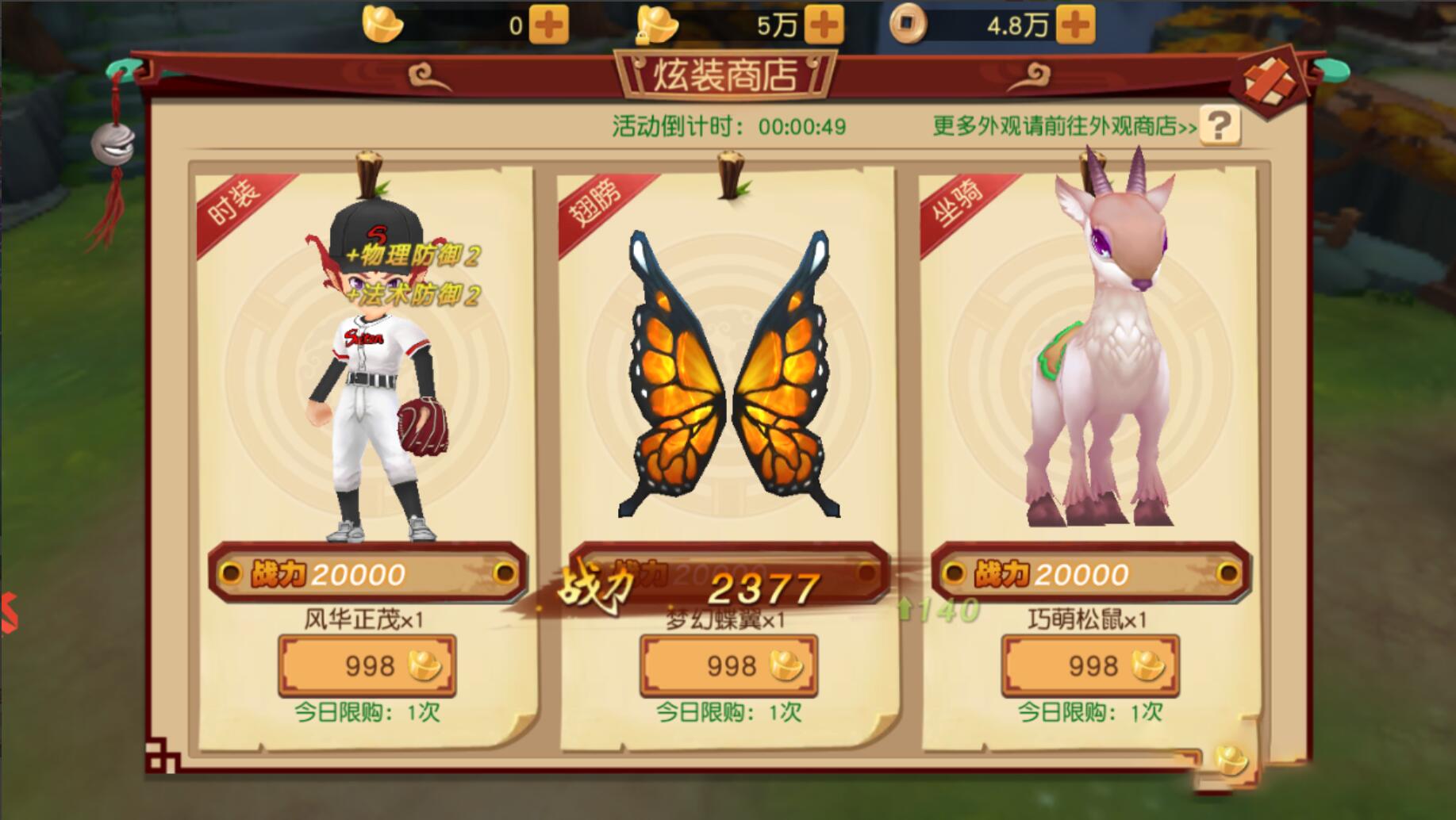Open the help question mark icon
This screenshot has height=820, width=1456.
pyautogui.click(x=1220, y=125)
